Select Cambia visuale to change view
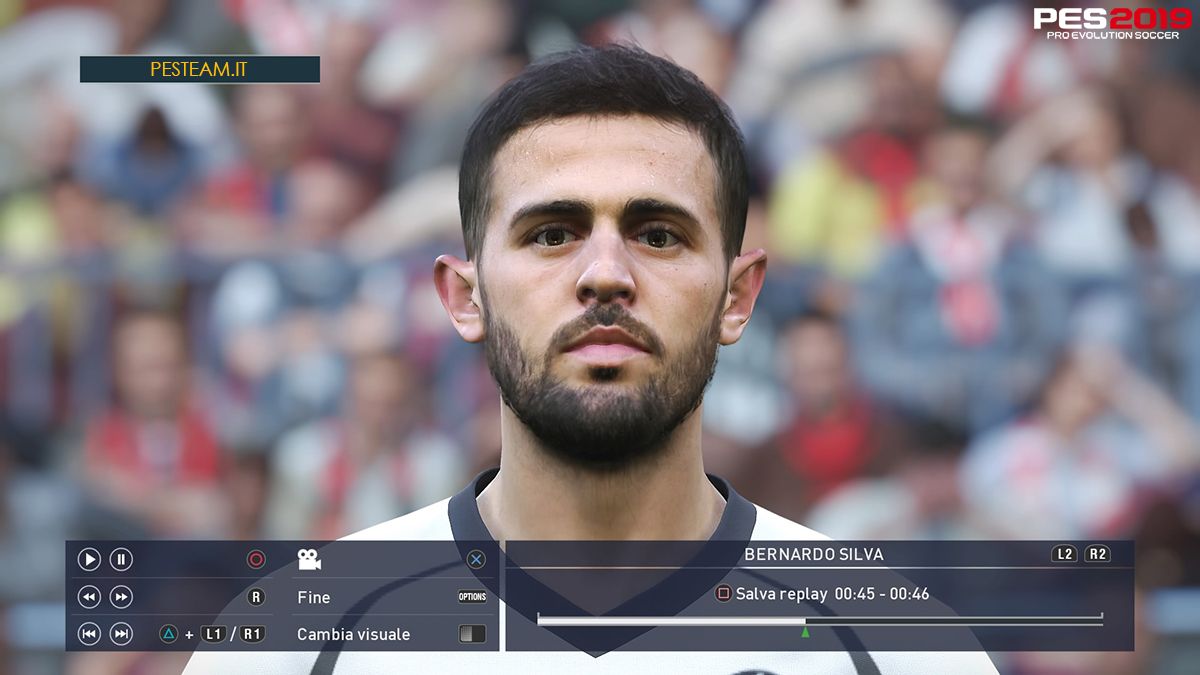This screenshot has width=1200, height=675. pyautogui.click(x=353, y=634)
